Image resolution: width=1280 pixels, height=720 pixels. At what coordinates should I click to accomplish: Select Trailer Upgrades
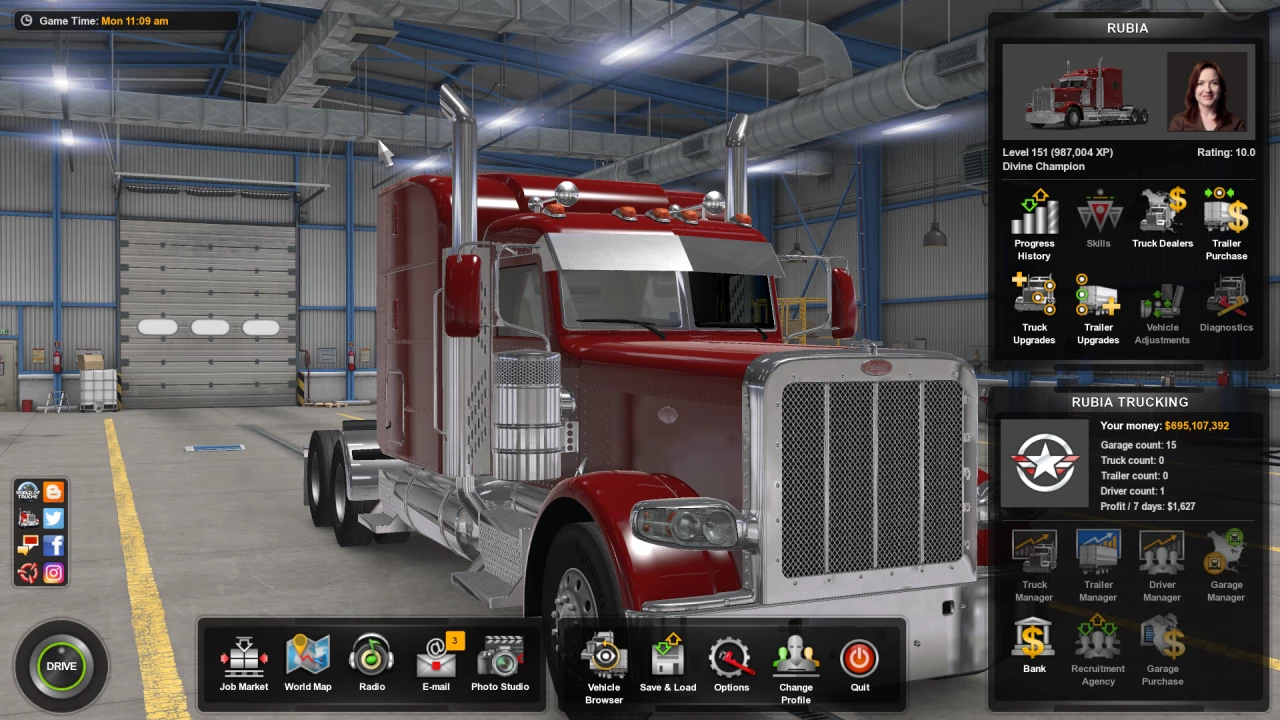[x=1098, y=309]
